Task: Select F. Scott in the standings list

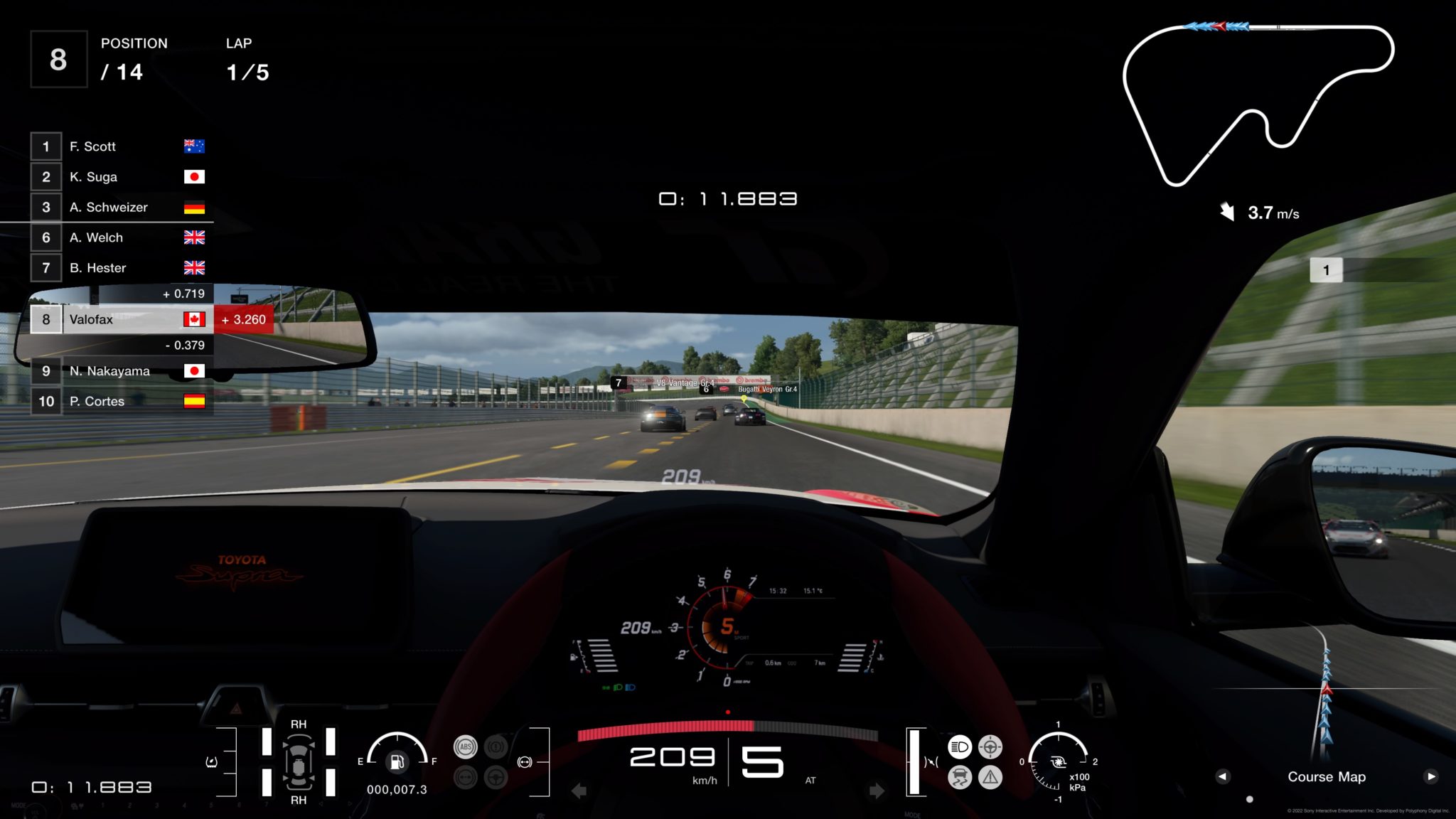Action: 118,146
